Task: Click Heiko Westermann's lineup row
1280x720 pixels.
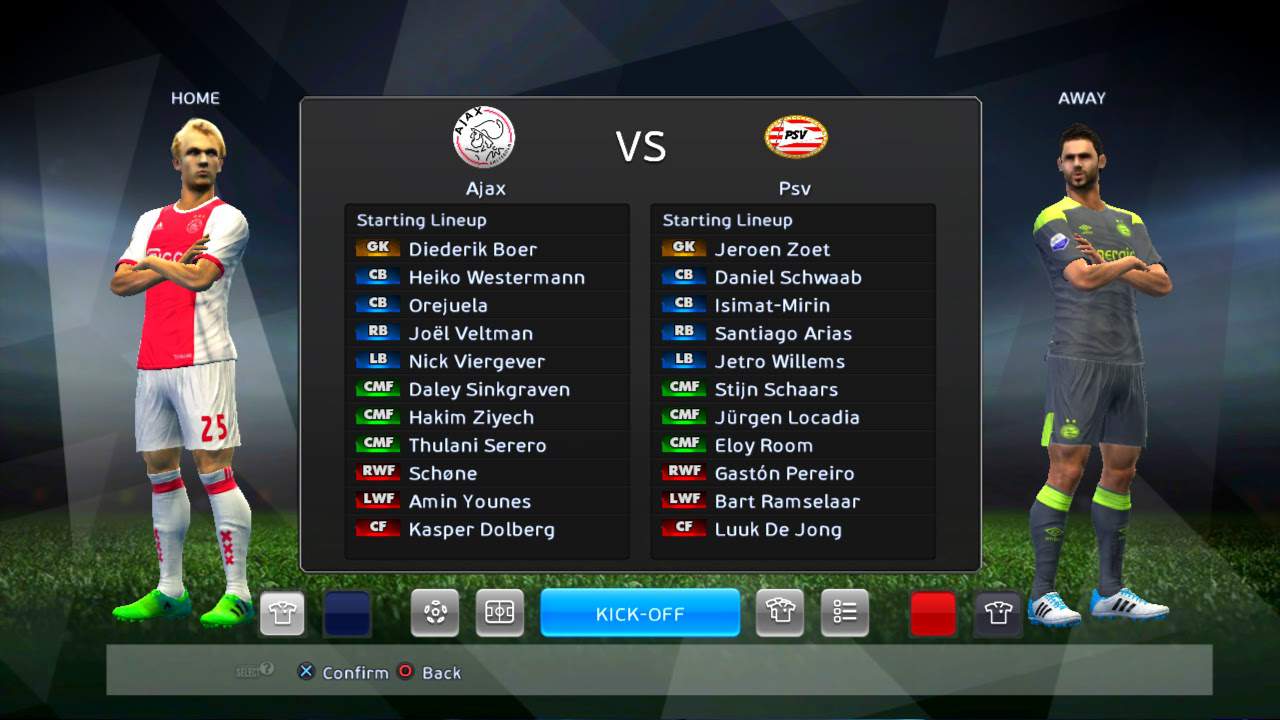Action: [x=496, y=277]
